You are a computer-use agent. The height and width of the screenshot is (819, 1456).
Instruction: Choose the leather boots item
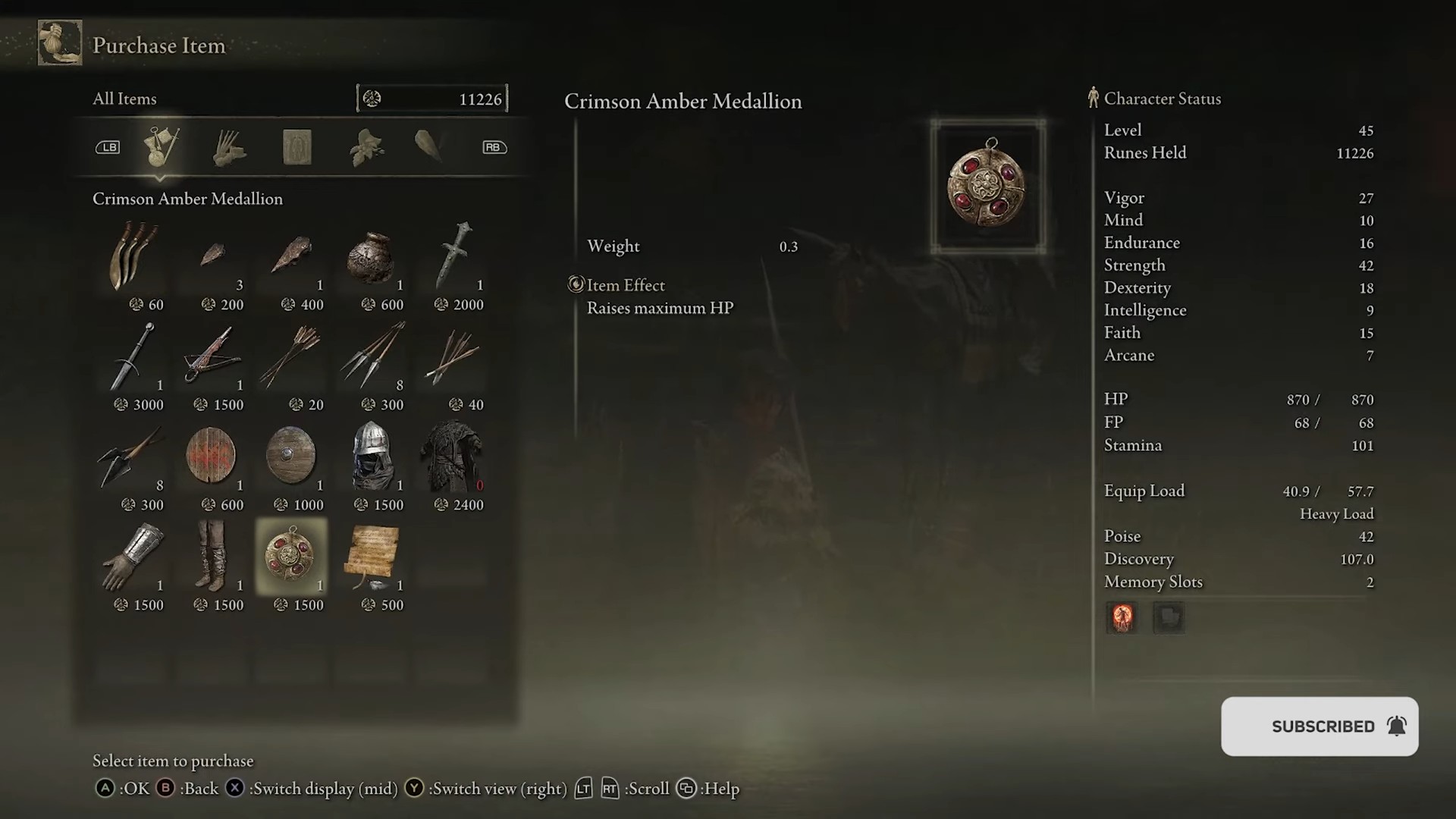(x=213, y=557)
